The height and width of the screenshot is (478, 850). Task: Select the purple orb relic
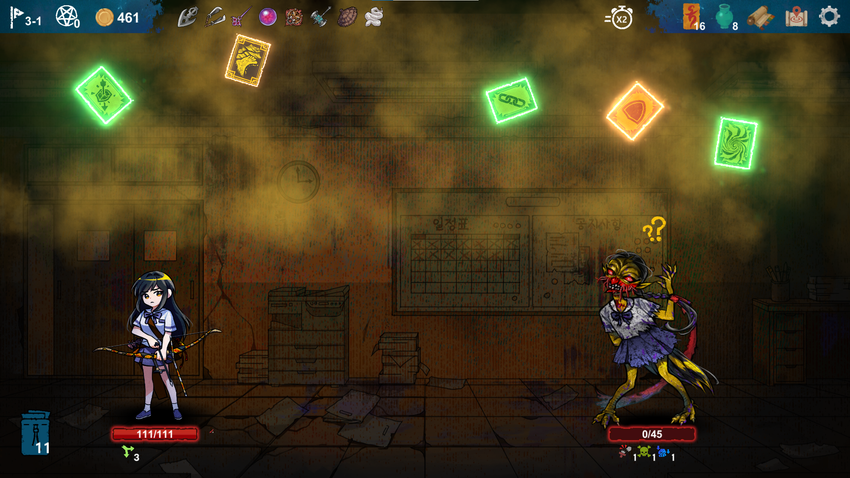point(268,16)
